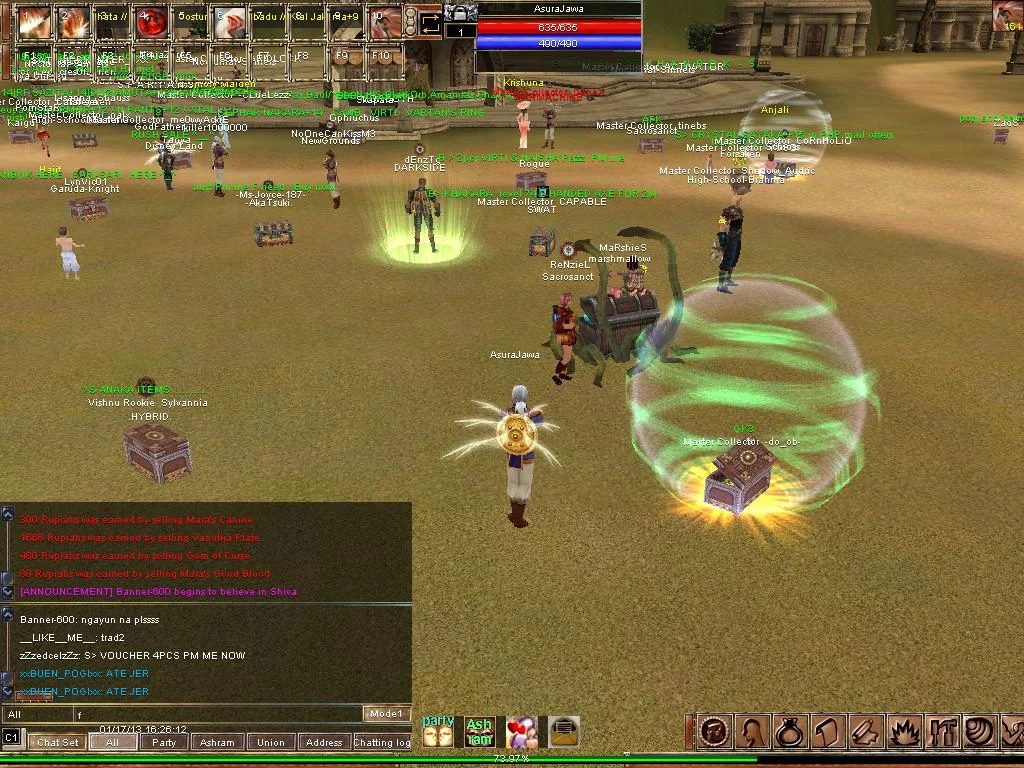
Task: Select the Ashram chat tab
Action: point(217,742)
